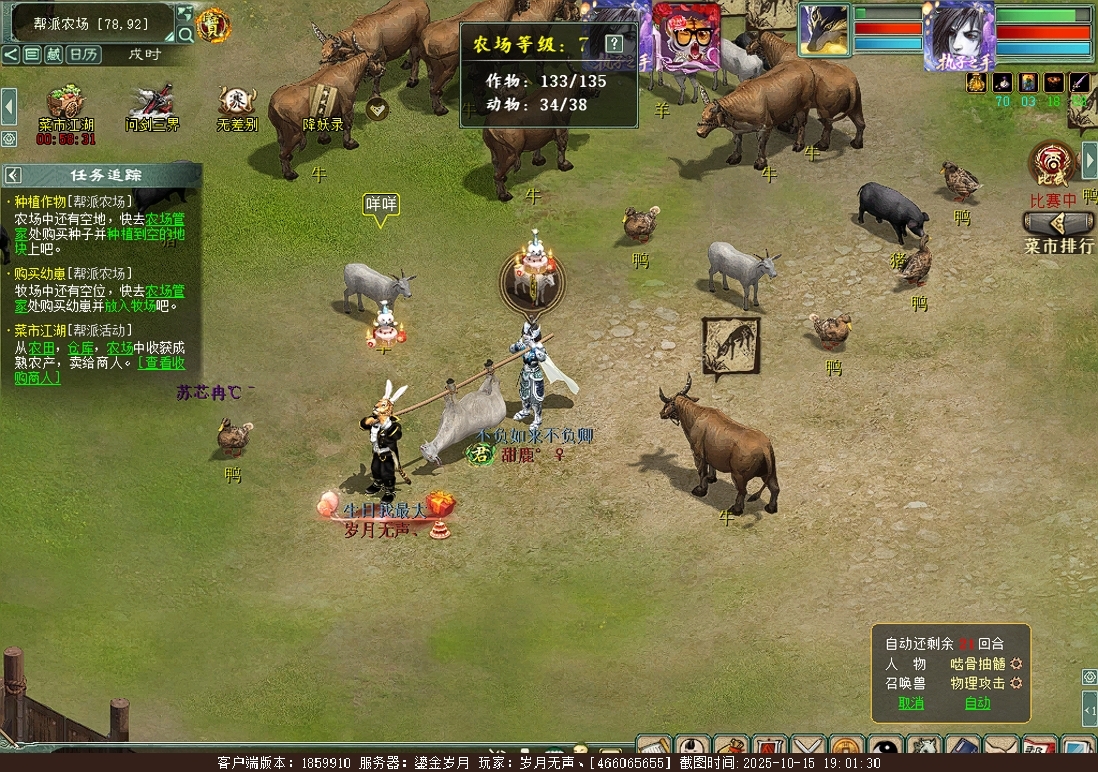Cancel auto-battle with the 取消 link

(911, 703)
